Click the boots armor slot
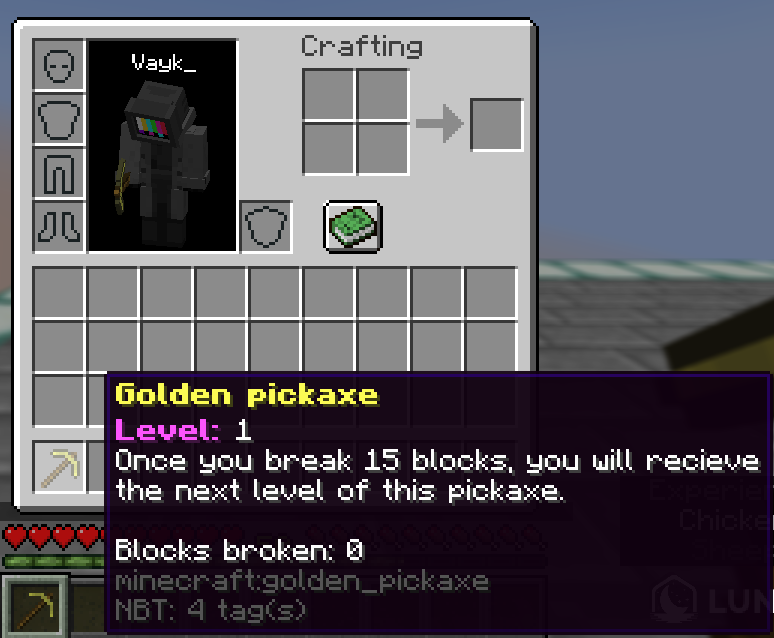Image resolution: width=774 pixels, height=638 pixels. 59,227
